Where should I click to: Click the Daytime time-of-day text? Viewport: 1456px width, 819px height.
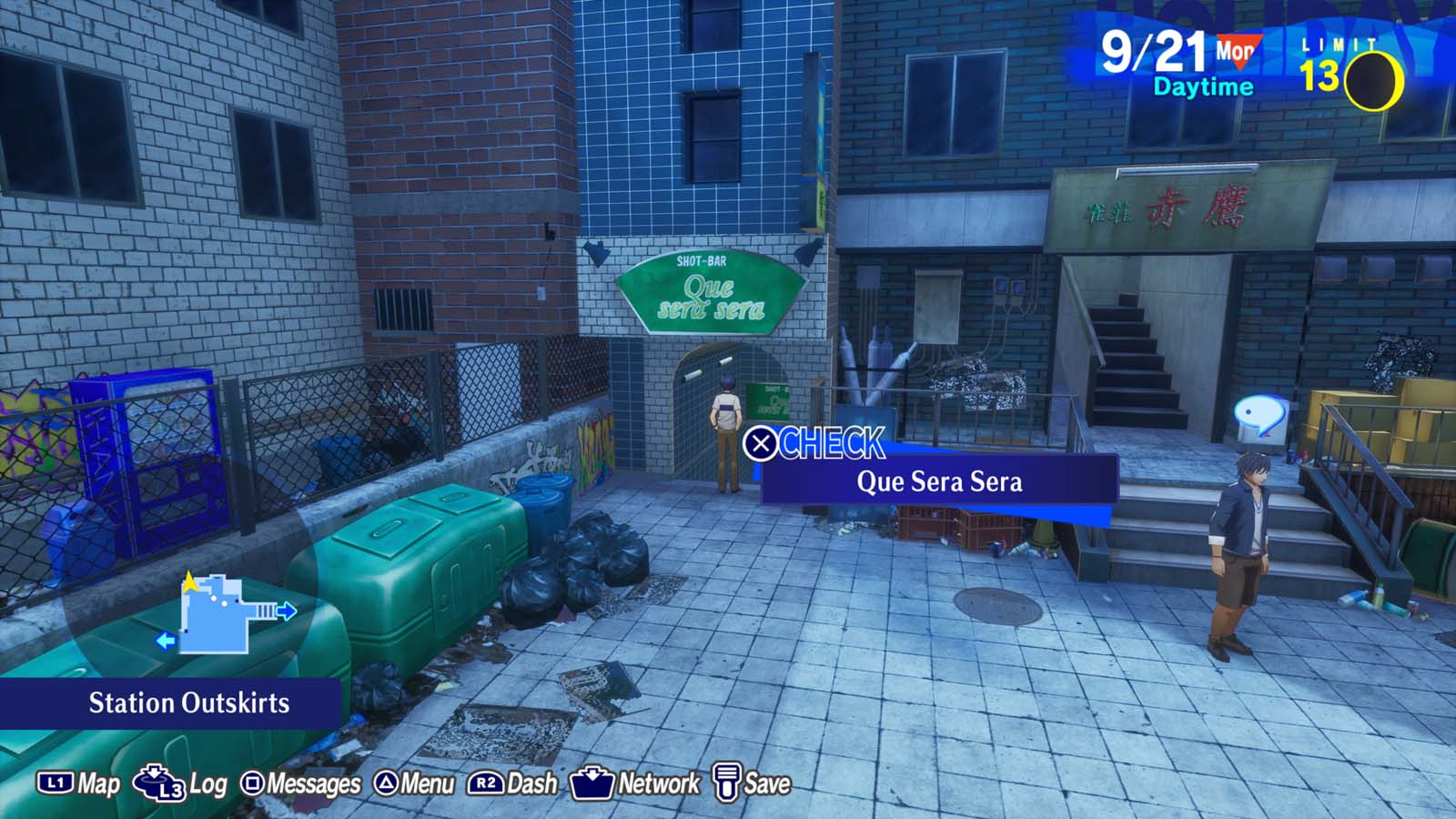pos(1200,88)
